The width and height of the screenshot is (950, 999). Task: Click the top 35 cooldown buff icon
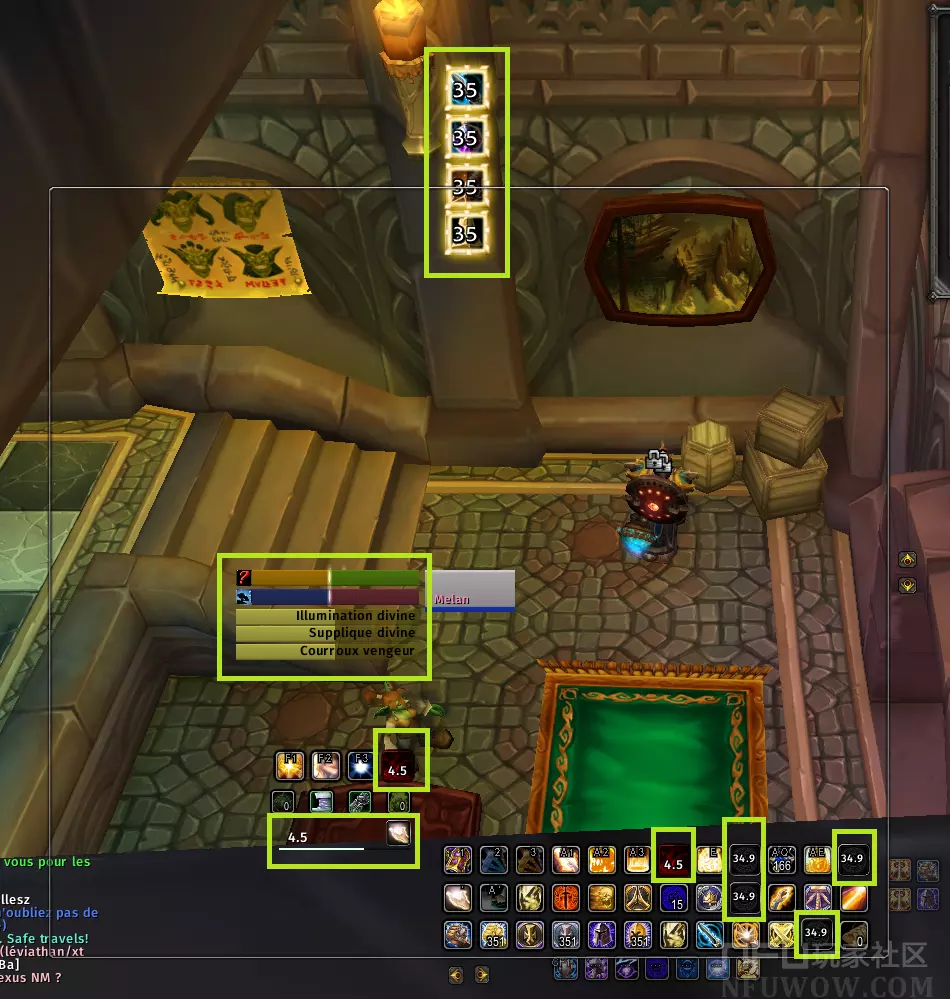(x=465, y=89)
